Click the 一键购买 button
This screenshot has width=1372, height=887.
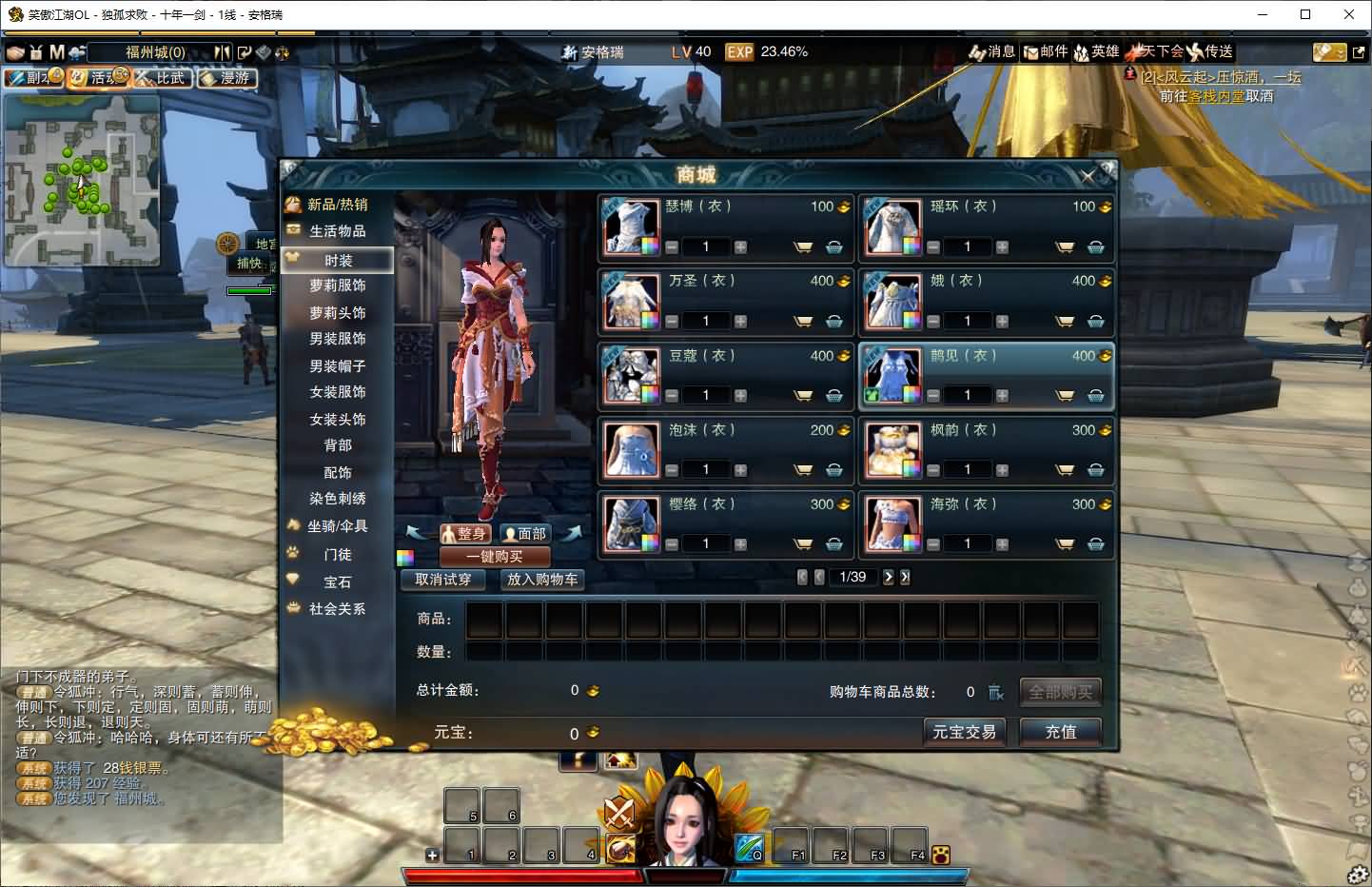(495, 557)
